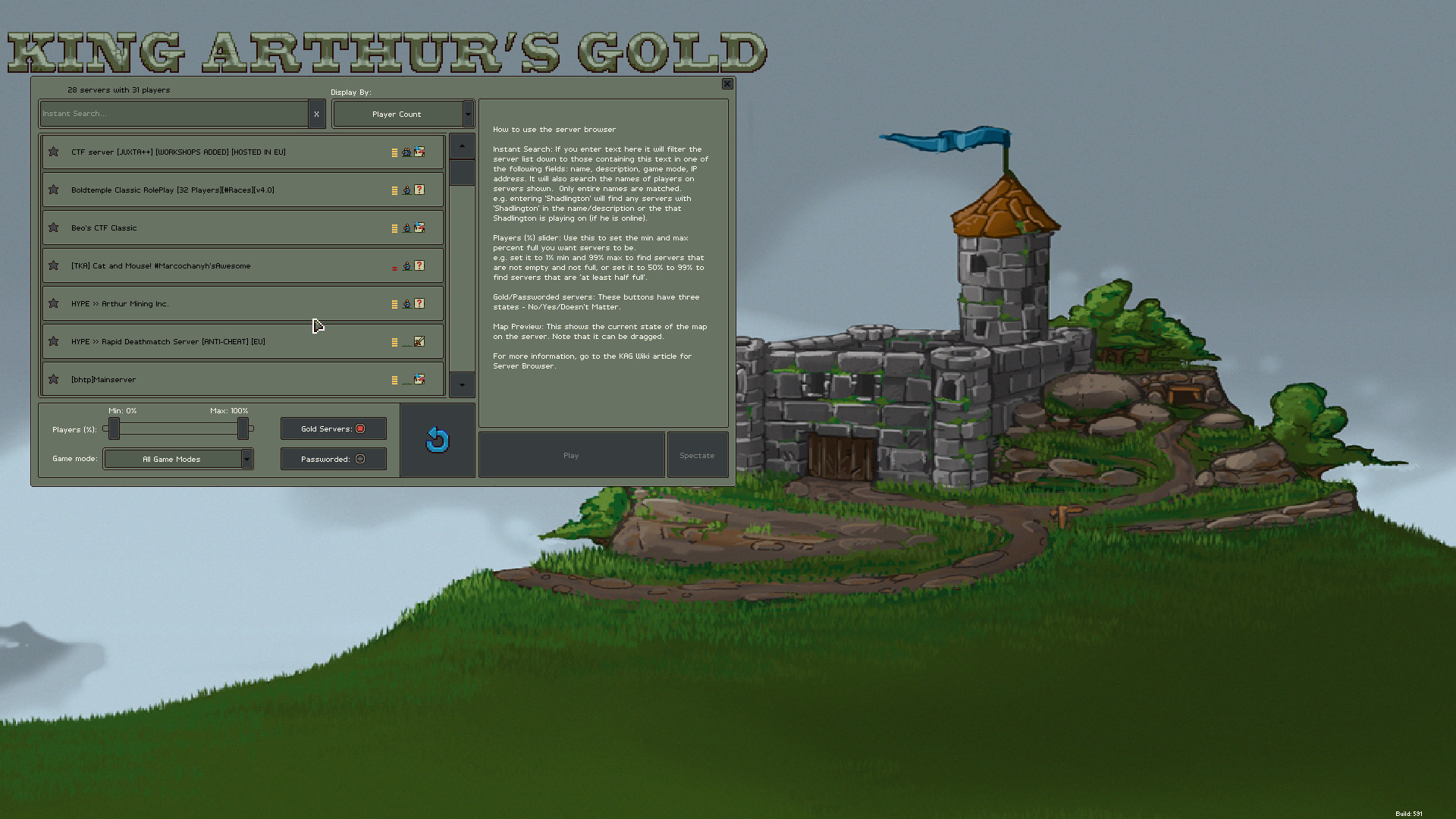Select the CTF server [JUXTA++] row
The width and height of the screenshot is (1456, 819).
click(227, 152)
